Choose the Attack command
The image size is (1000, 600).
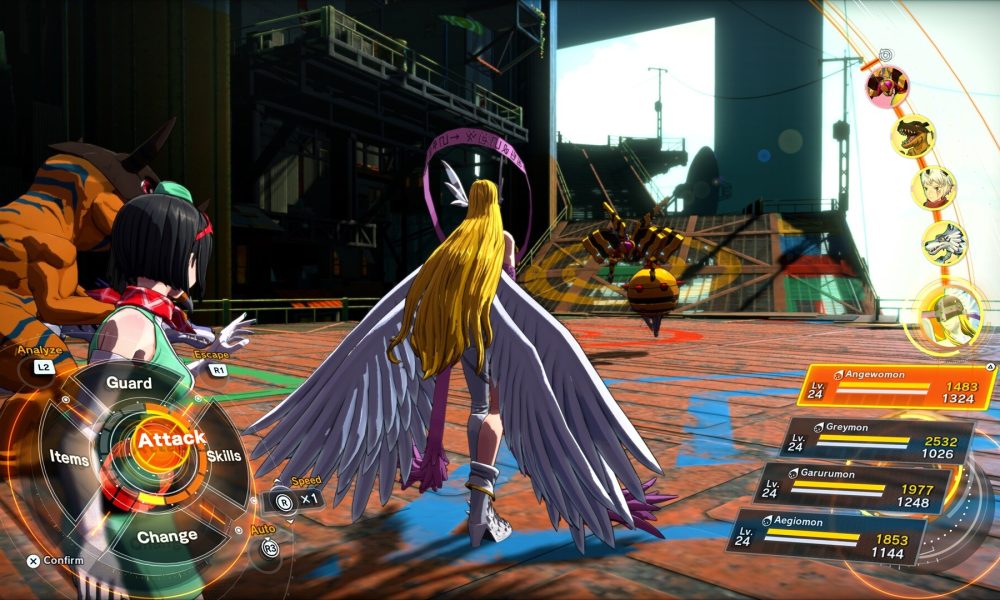point(171,440)
